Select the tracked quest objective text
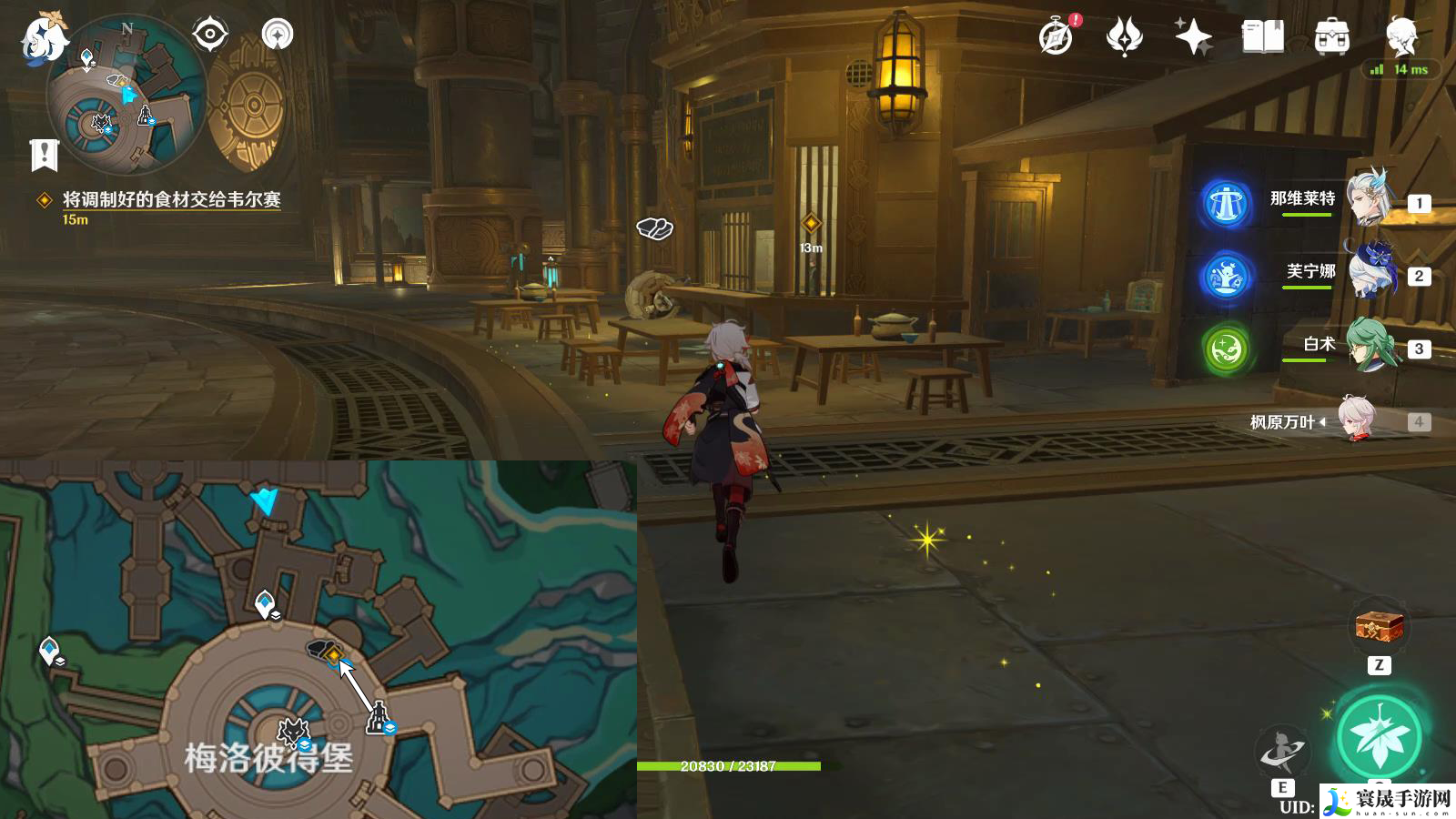Viewport: 1456px width, 819px height. [x=171, y=199]
